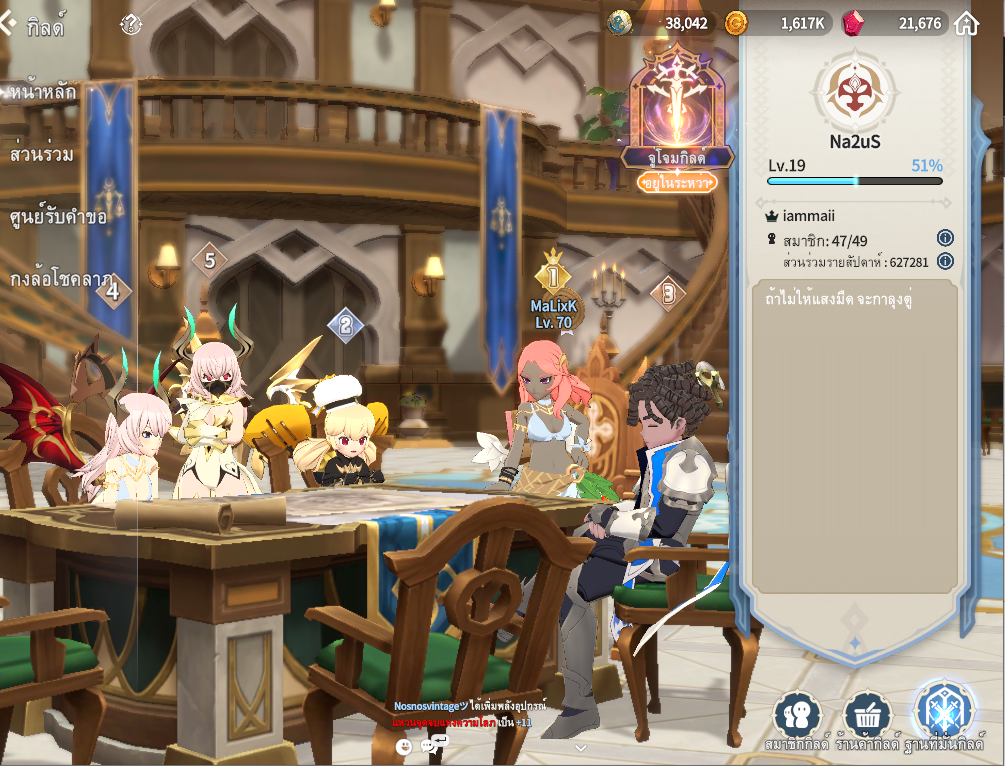
Task: Go back from the guild screen
Action: point(9,24)
